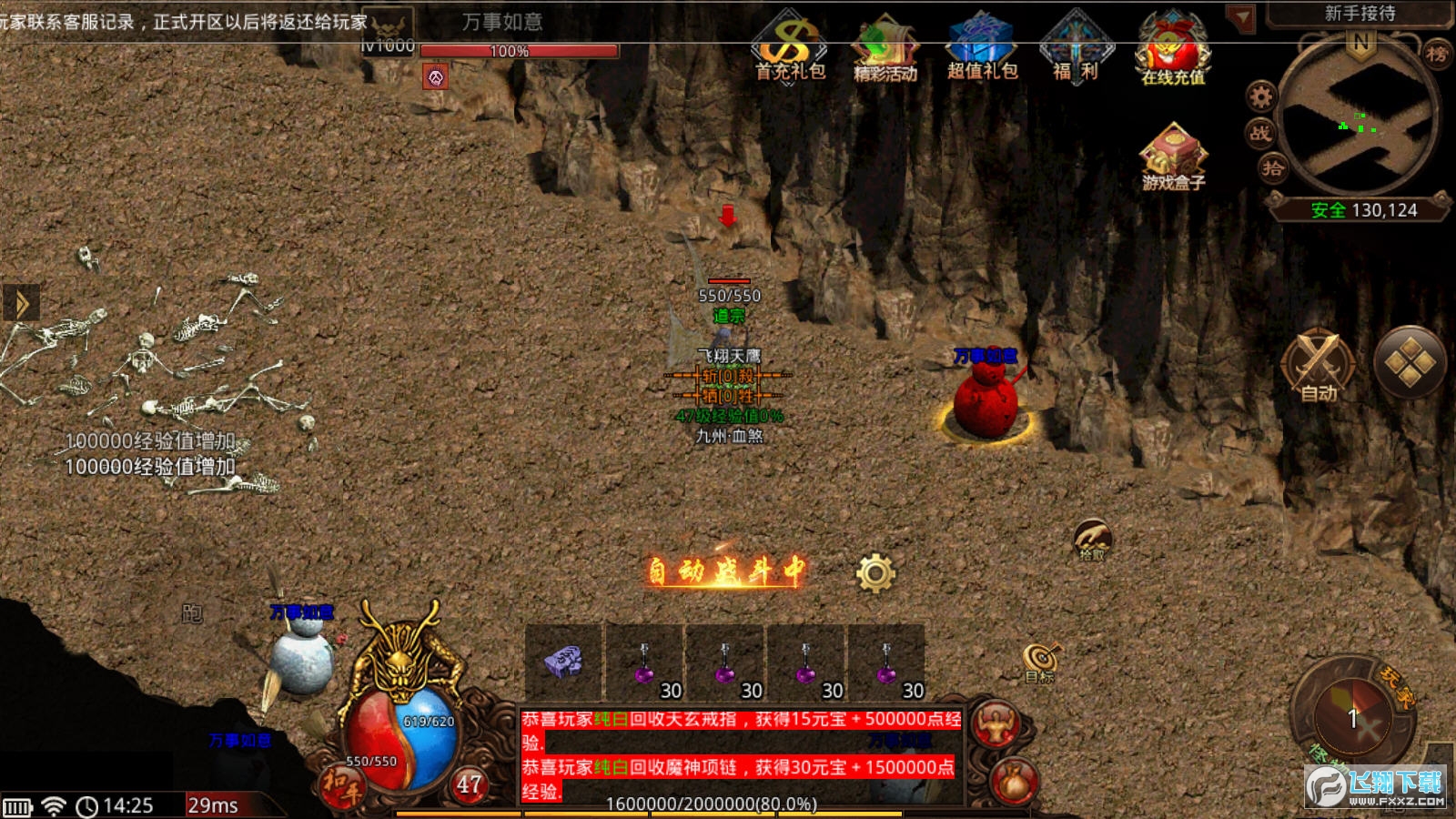This screenshot has width=1456, height=819.
Task: Collapse the top icon bar with triangle arrow
Action: [x=1240, y=17]
